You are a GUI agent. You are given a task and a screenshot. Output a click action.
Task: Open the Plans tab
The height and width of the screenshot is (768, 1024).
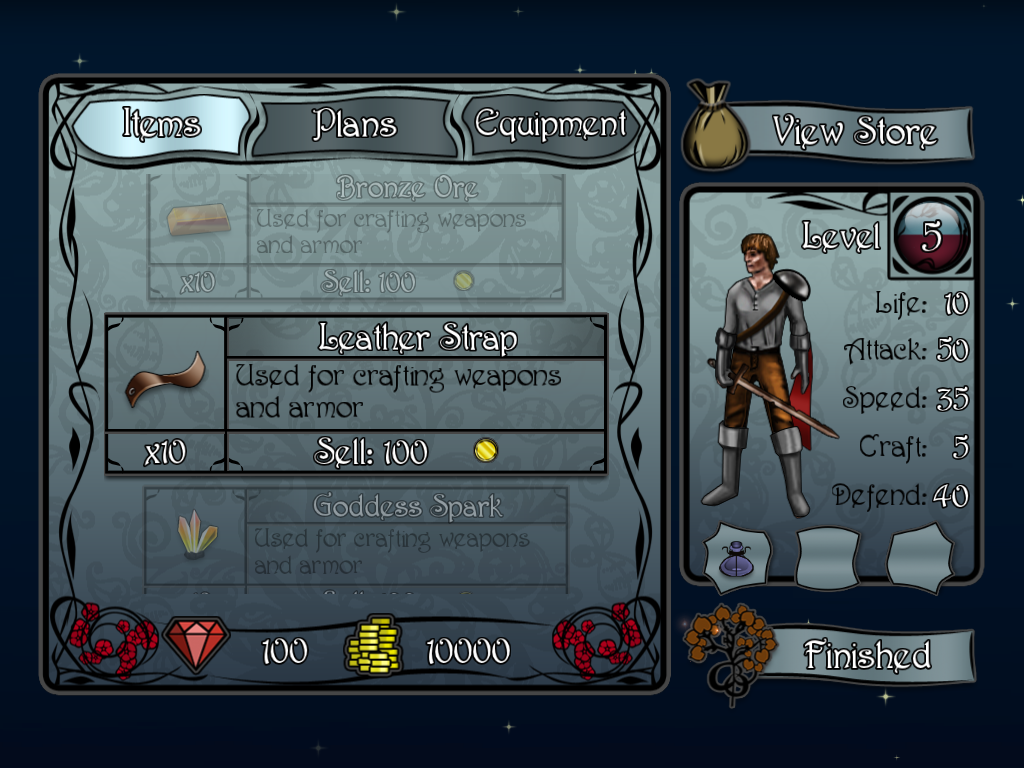click(355, 126)
